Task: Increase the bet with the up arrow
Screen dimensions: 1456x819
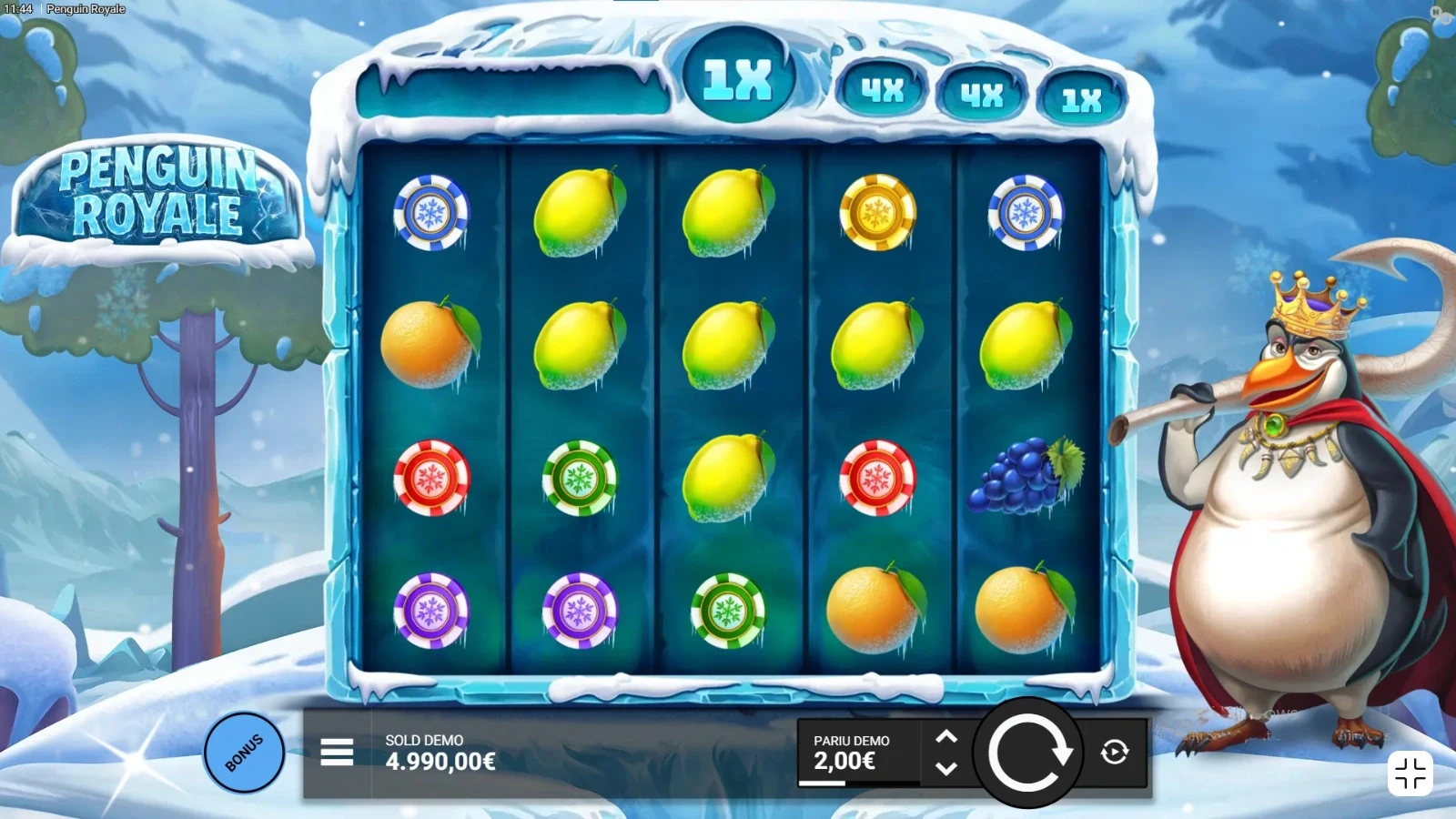Action: click(946, 737)
